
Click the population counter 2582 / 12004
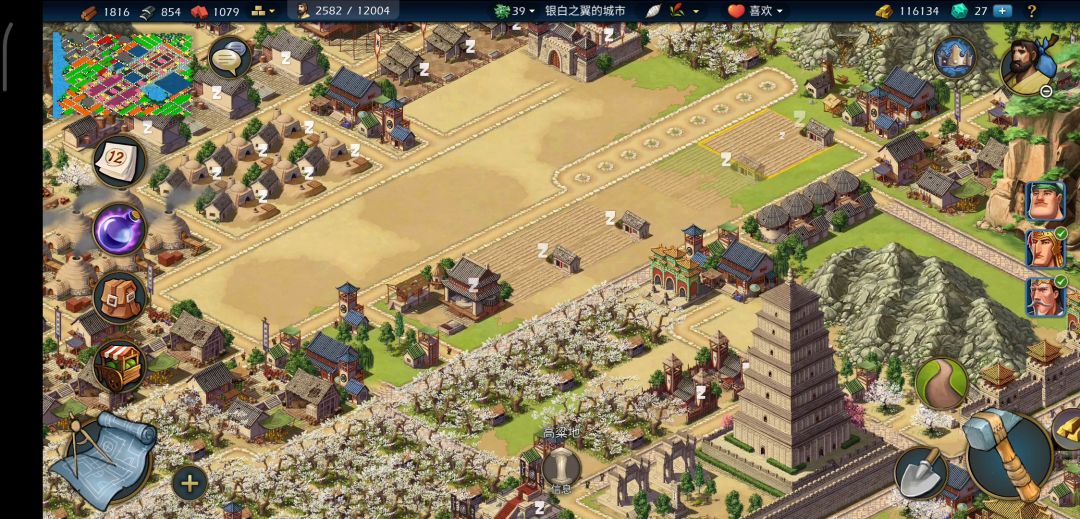(x=342, y=11)
